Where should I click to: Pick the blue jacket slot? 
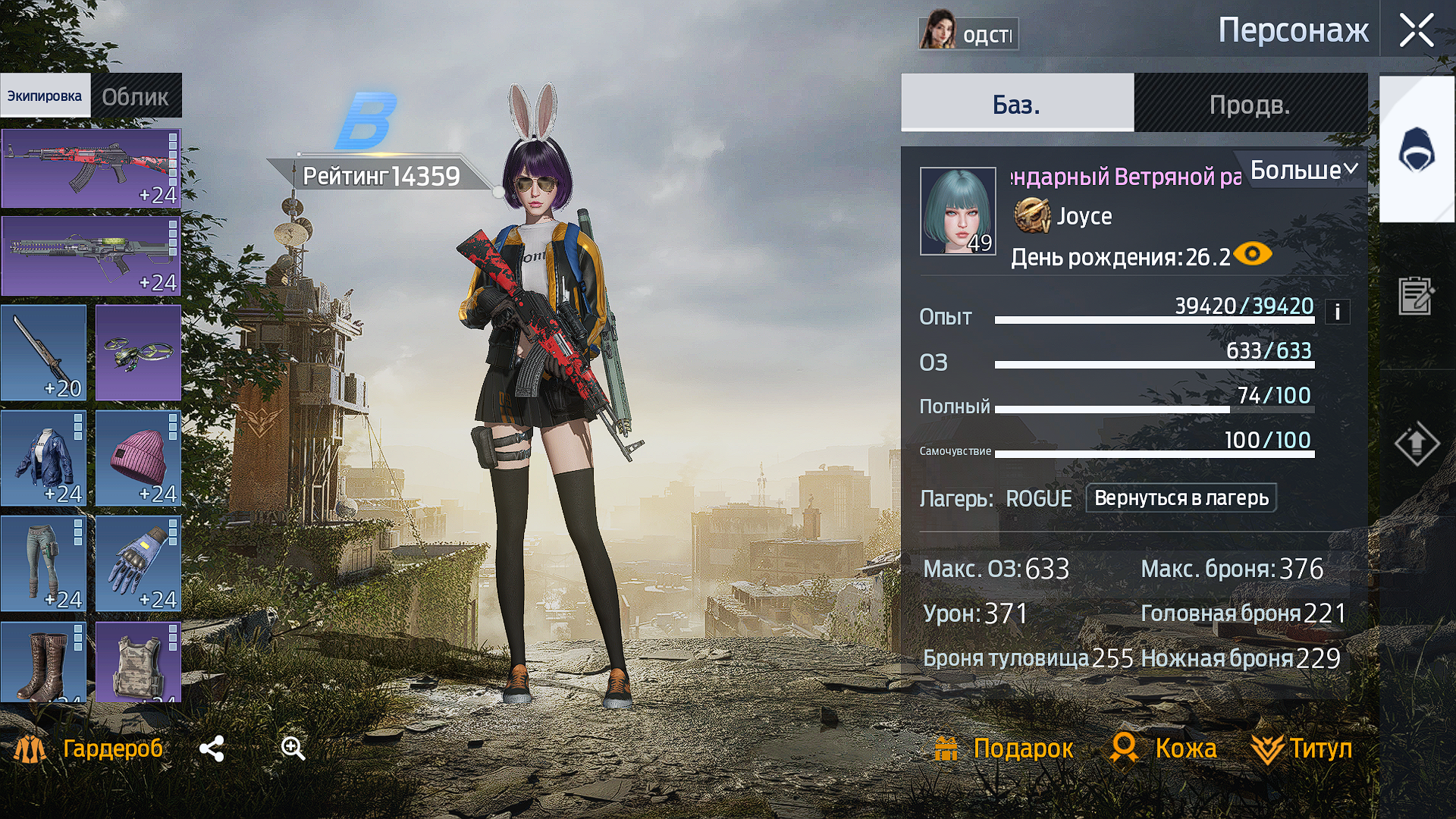pos(43,458)
